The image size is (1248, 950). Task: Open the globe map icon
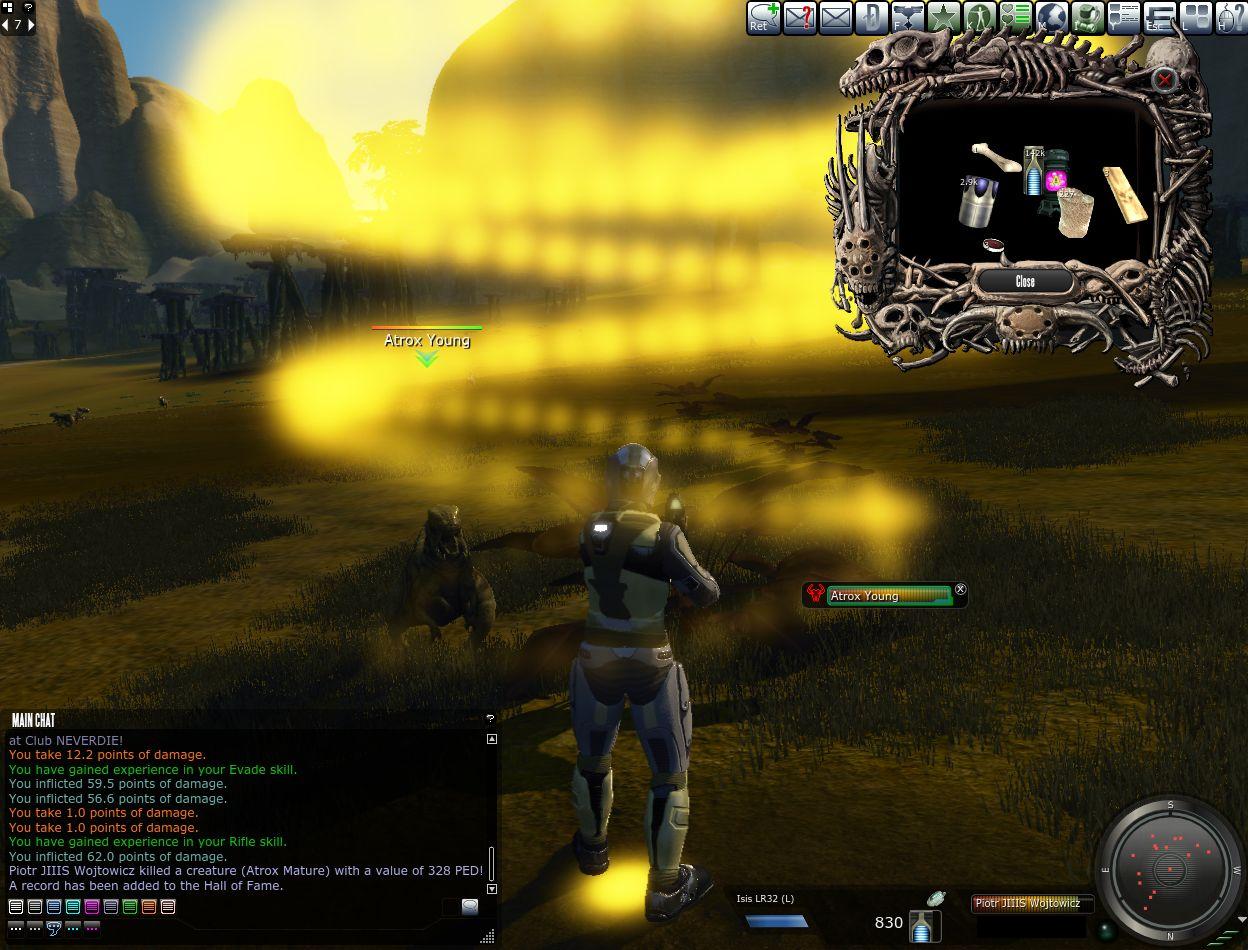[x=1051, y=18]
